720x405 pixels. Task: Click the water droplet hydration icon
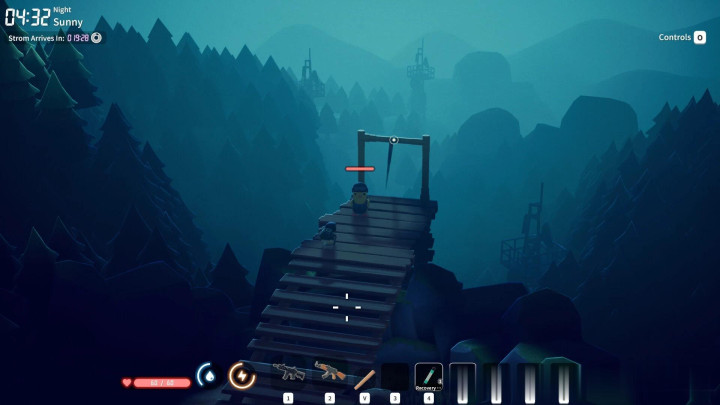coord(208,376)
